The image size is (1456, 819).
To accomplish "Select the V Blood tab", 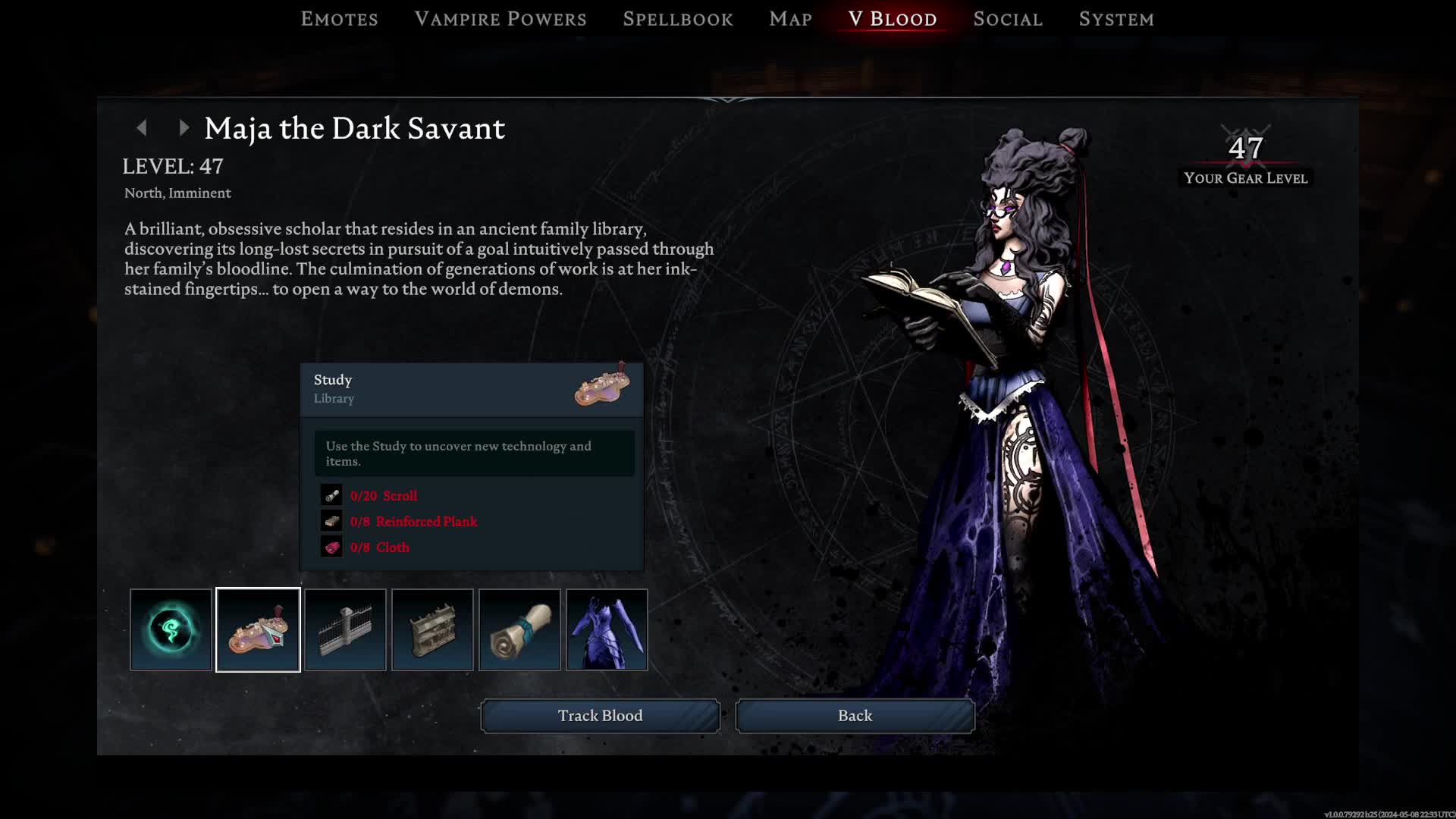I will [893, 19].
